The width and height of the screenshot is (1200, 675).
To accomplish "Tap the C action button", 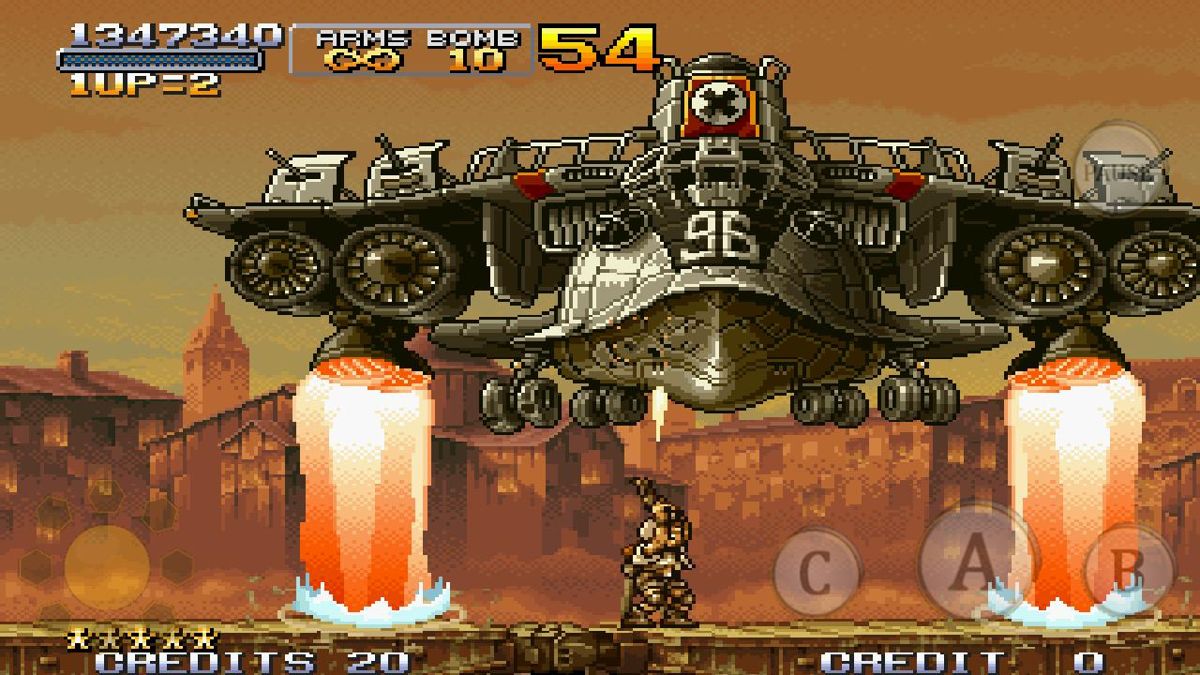I will (817, 572).
